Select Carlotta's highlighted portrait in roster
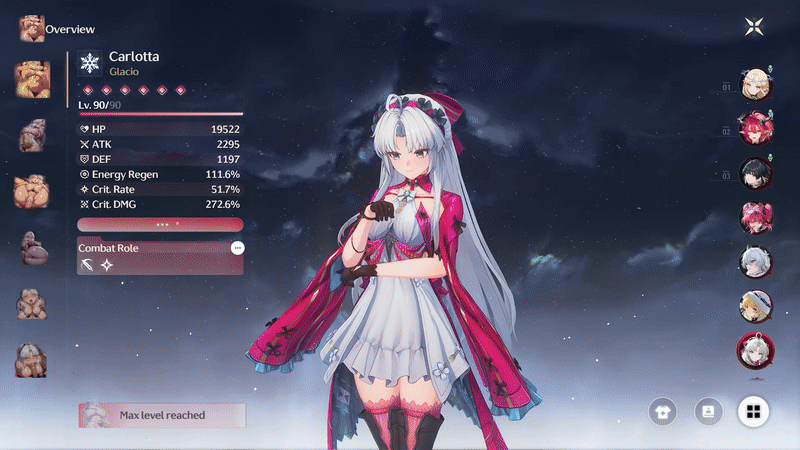The height and width of the screenshot is (450, 800). click(755, 349)
